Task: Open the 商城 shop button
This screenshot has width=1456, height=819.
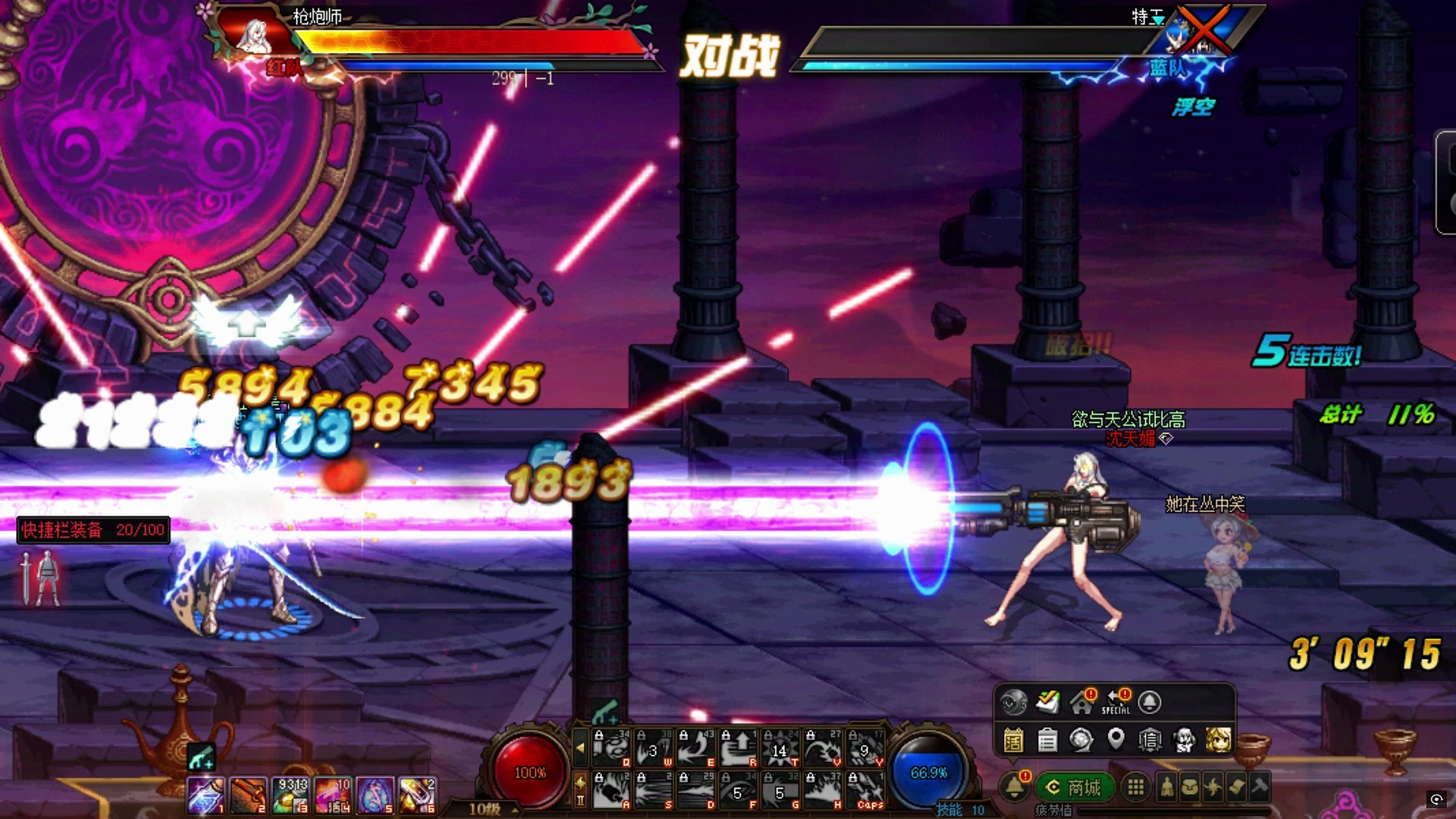Action: (1074, 788)
